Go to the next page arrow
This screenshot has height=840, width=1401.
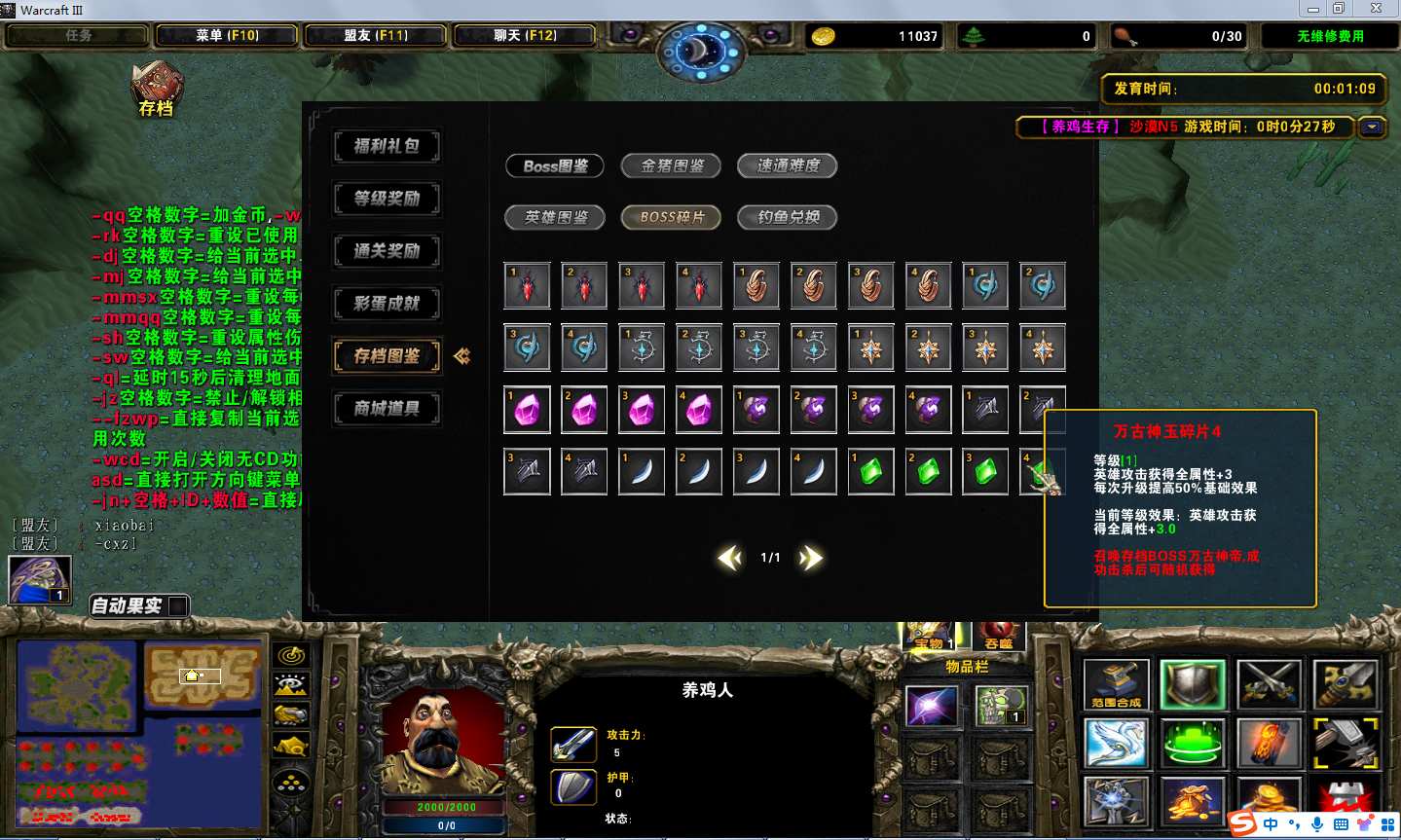coord(811,558)
